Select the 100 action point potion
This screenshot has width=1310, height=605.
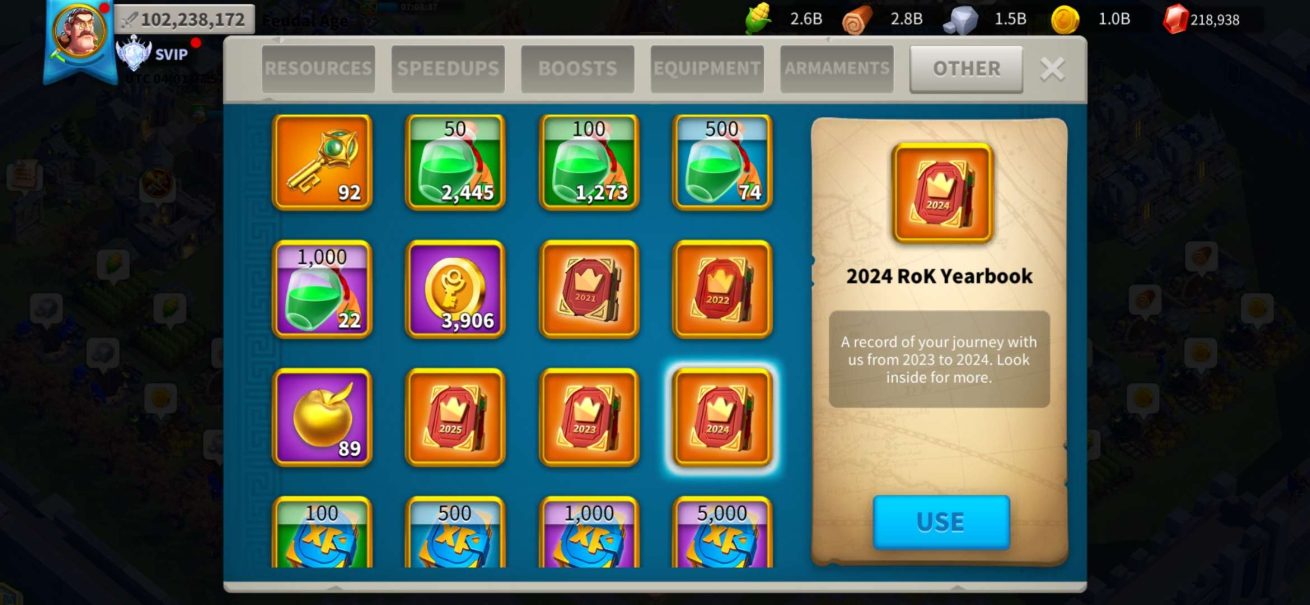pyautogui.click(x=589, y=162)
